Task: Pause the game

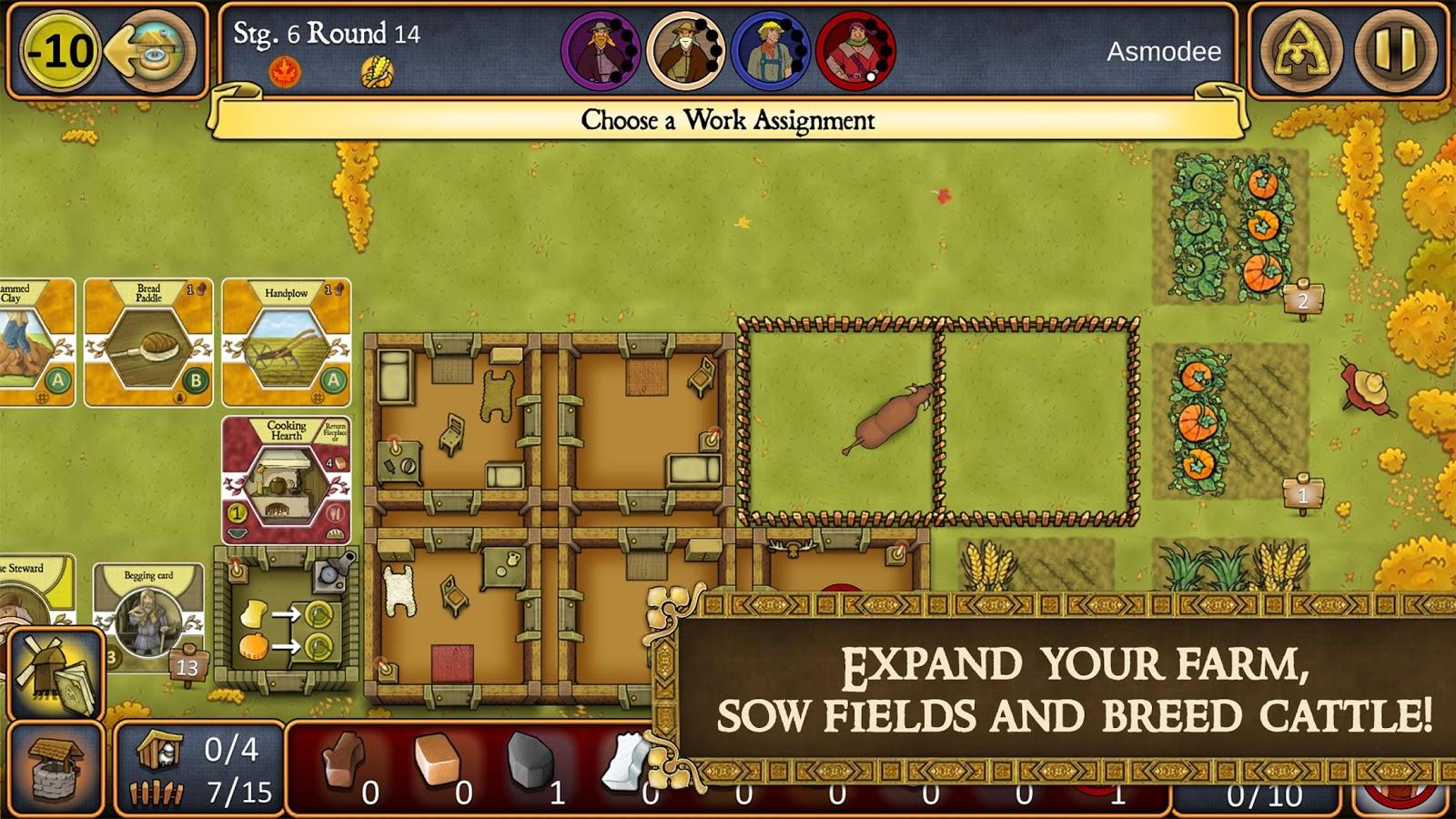Action: click(x=1396, y=50)
